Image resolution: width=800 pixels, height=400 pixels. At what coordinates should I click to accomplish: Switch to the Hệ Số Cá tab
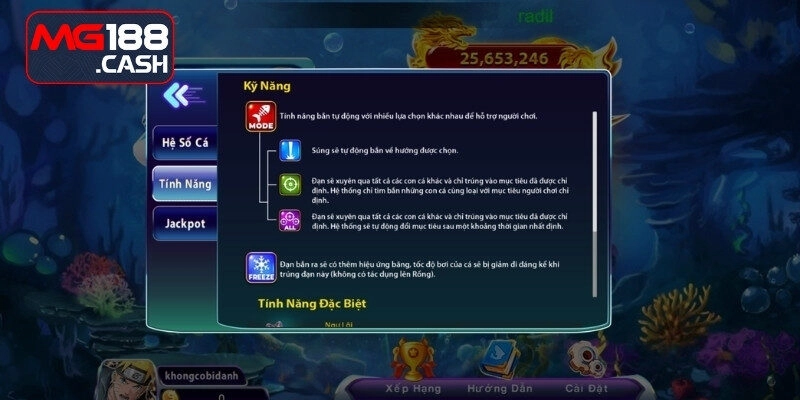tap(184, 142)
